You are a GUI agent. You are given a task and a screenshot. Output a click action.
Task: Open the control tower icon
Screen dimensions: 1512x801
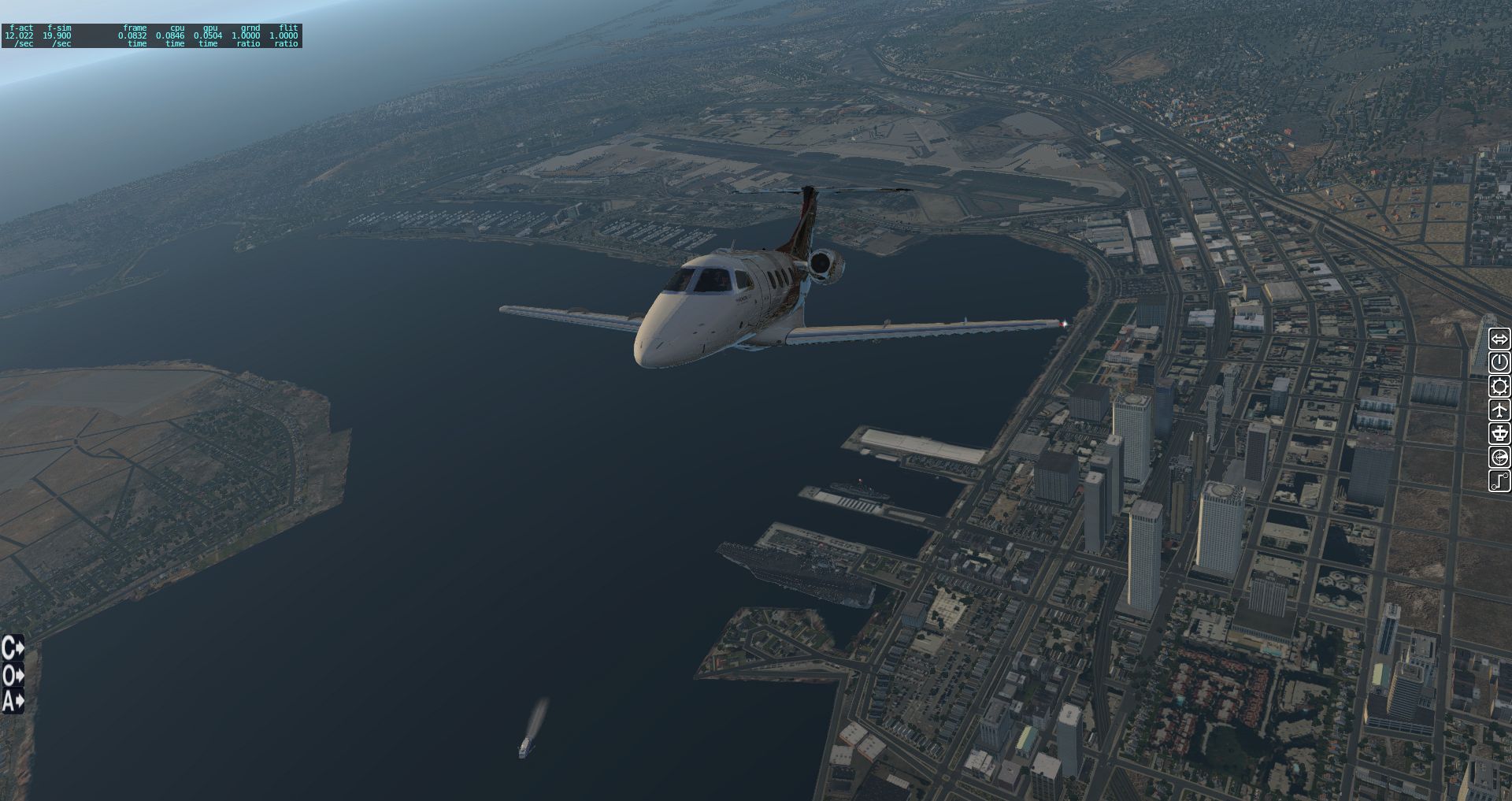(1499, 433)
